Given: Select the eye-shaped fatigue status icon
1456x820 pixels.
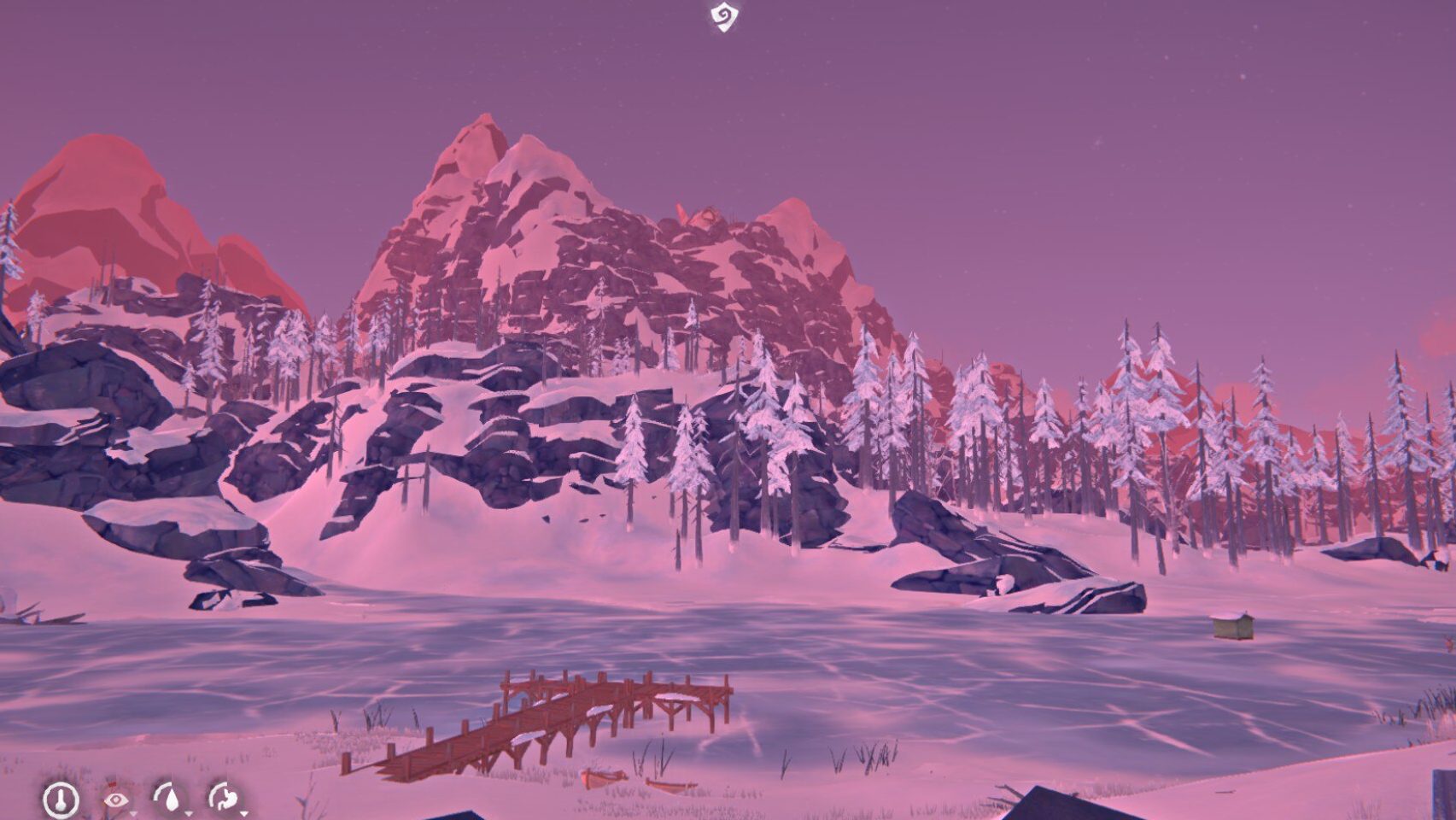Looking at the screenshot, I should 116,801.
